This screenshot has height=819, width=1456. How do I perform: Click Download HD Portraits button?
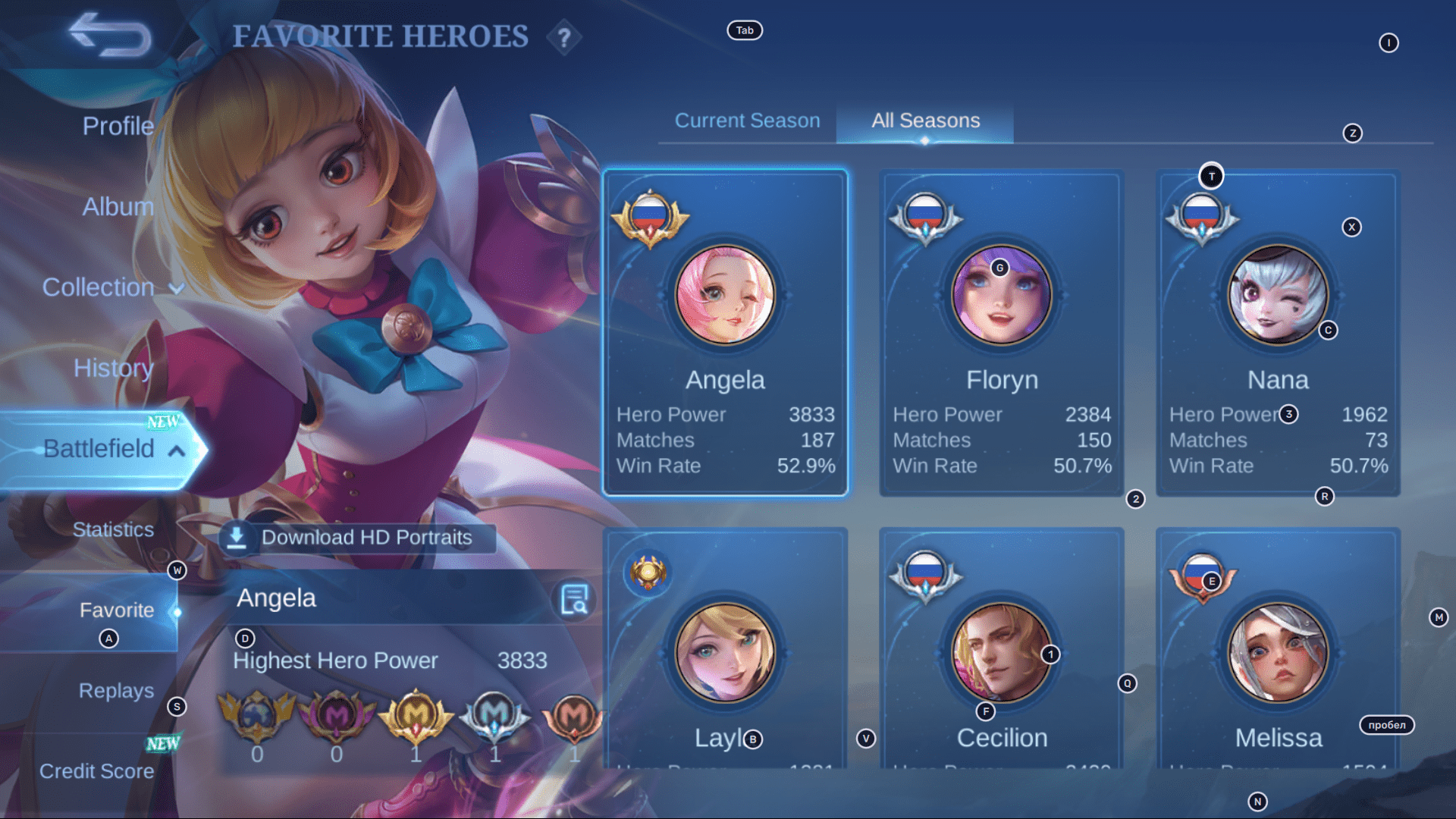tap(358, 538)
